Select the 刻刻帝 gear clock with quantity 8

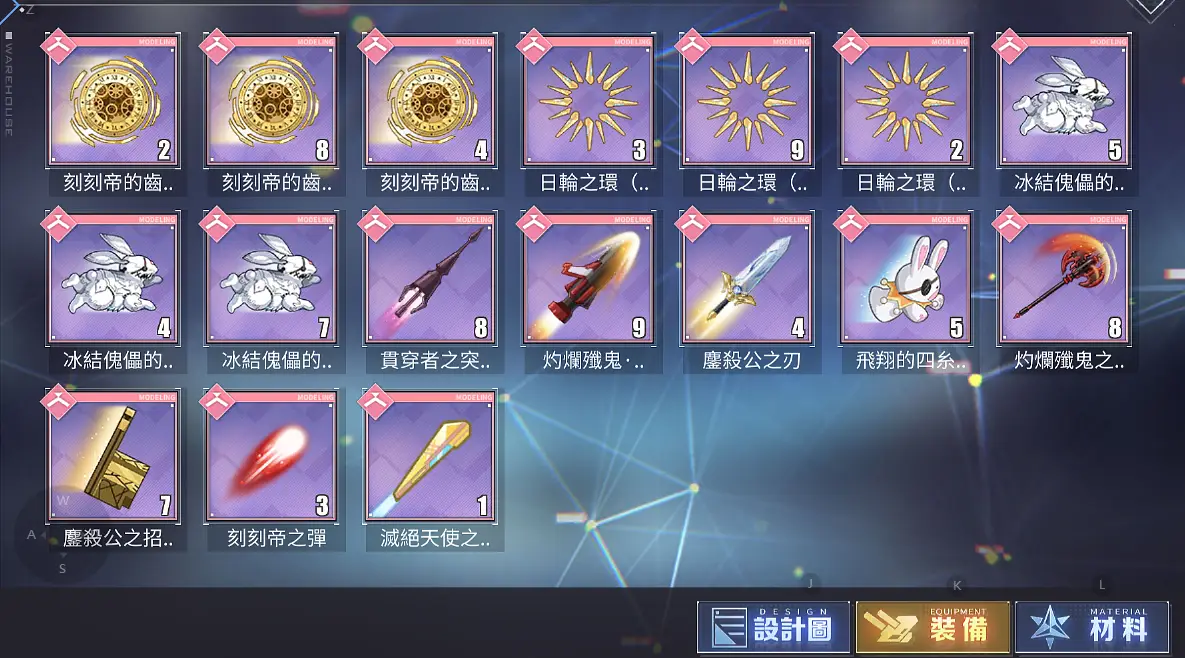[x=270, y=105]
